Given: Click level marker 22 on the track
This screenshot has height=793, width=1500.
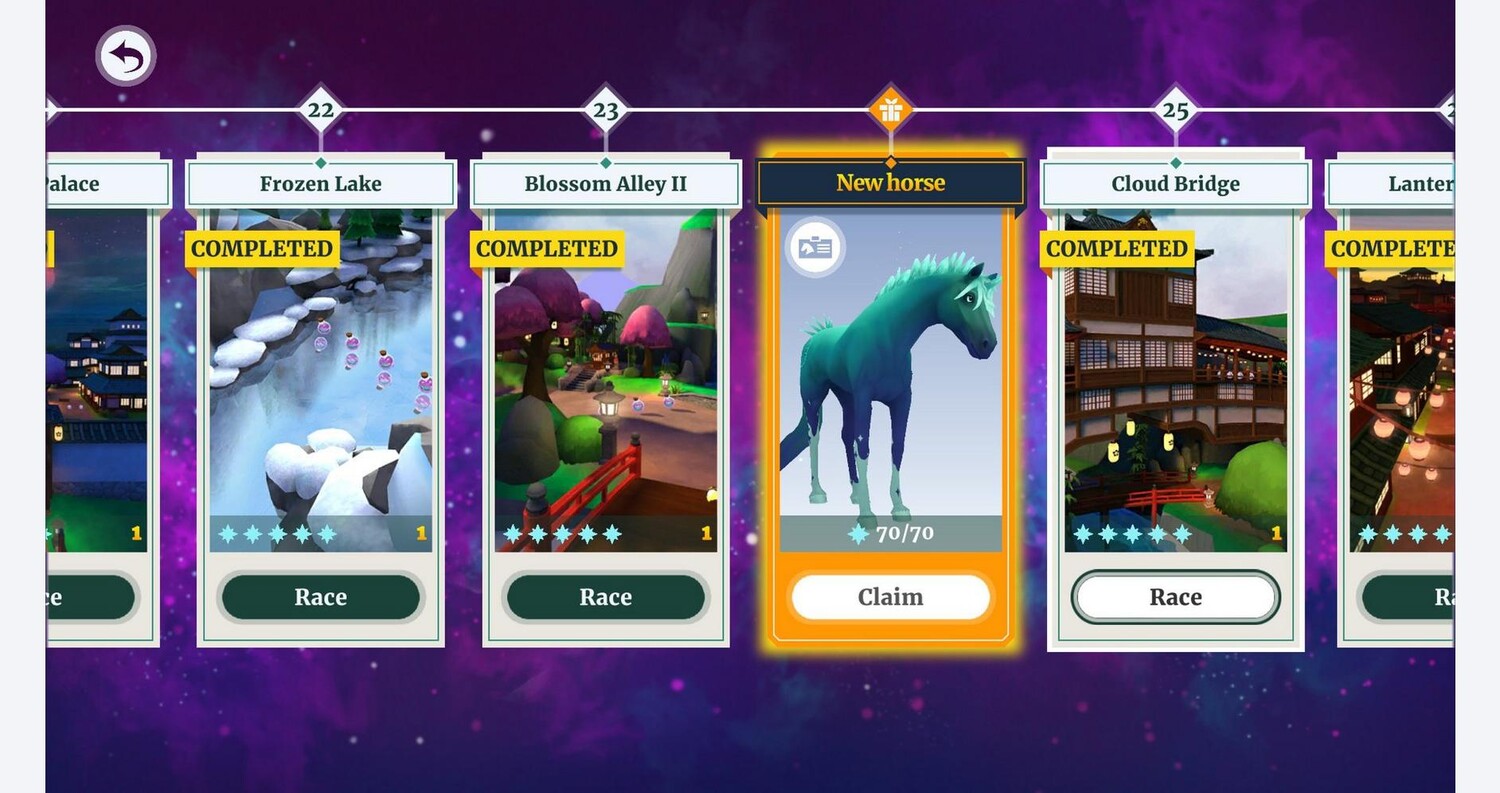Looking at the screenshot, I should pos(321,110).
